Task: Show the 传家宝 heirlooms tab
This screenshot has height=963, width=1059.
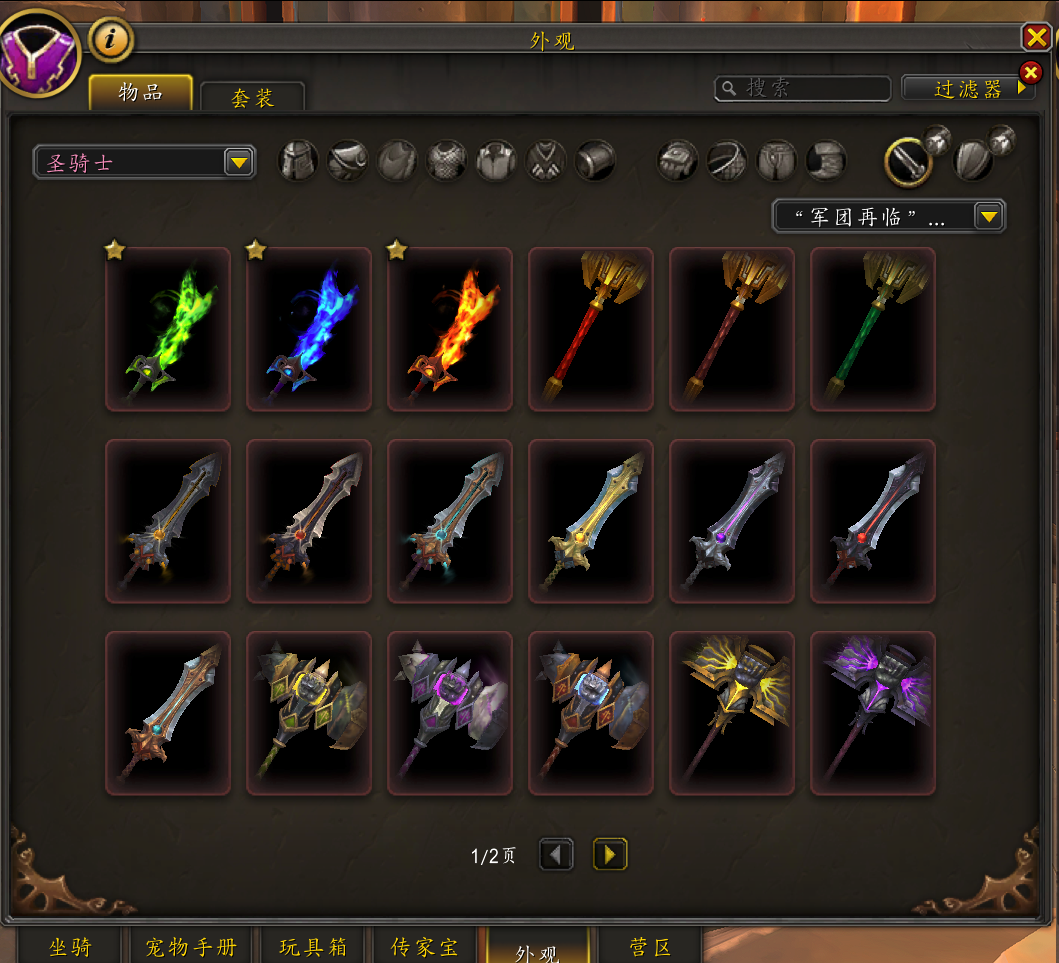Action: (424, 946)
